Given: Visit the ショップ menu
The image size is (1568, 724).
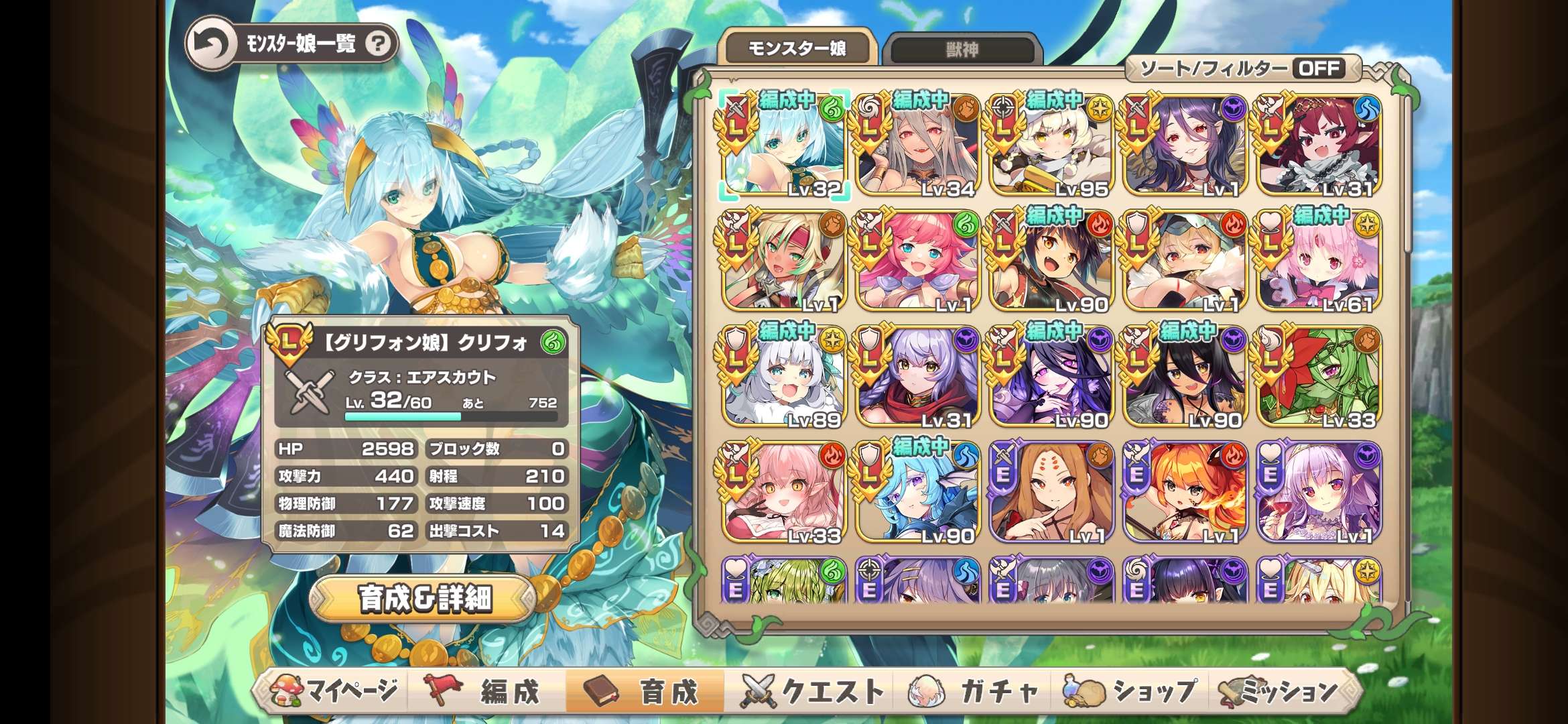Looking at the screenshot, I should pos(1132,691).
